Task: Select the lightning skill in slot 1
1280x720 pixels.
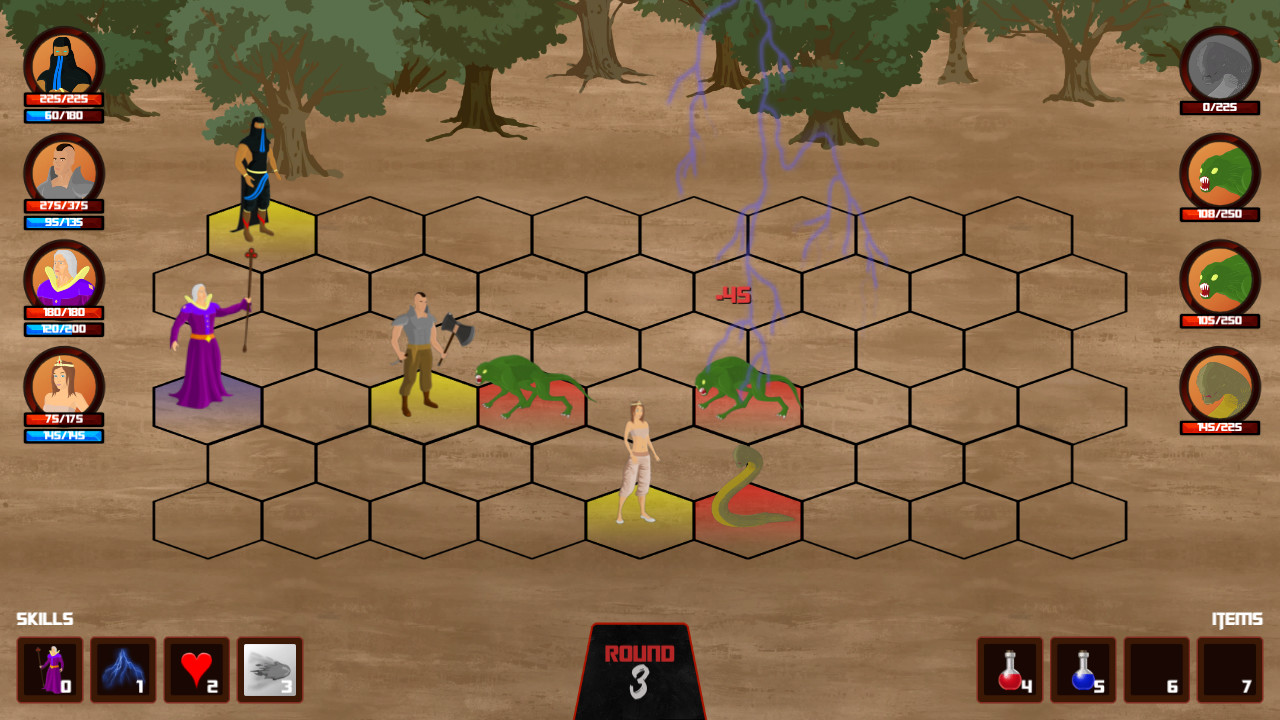Action: pos(123,670)
